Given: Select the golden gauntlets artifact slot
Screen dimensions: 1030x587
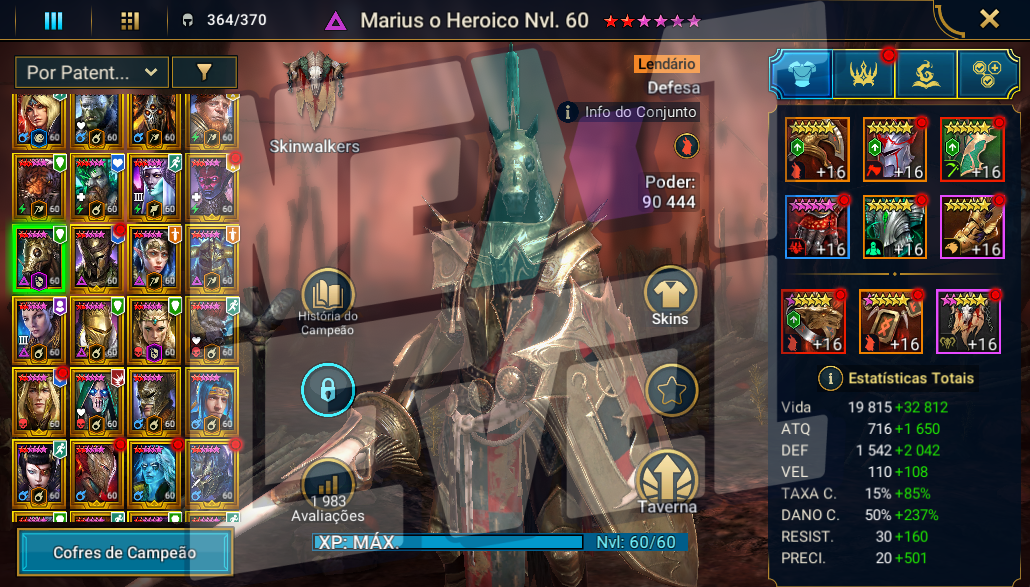Looking at the screenshot, I should (x=972, y=227).
